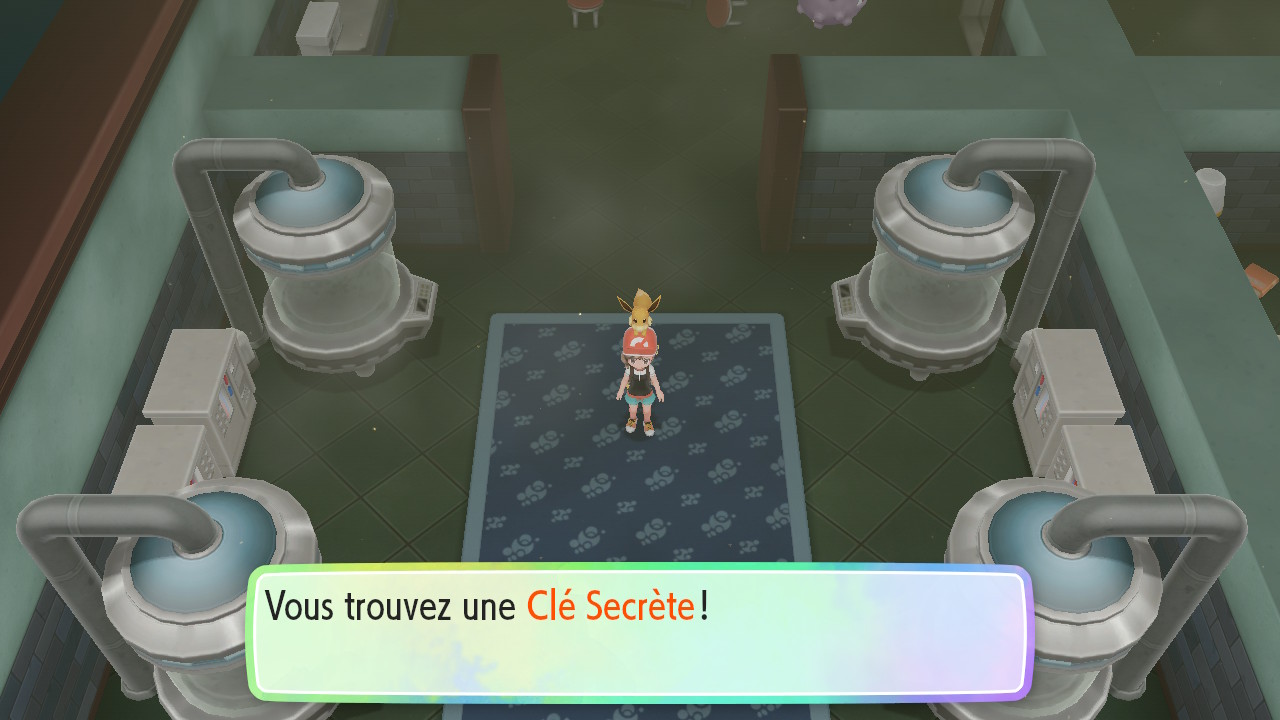Advance the Clé Secrète dialogue box
The height and width of the screenshot is (720, 1280).
639,632
